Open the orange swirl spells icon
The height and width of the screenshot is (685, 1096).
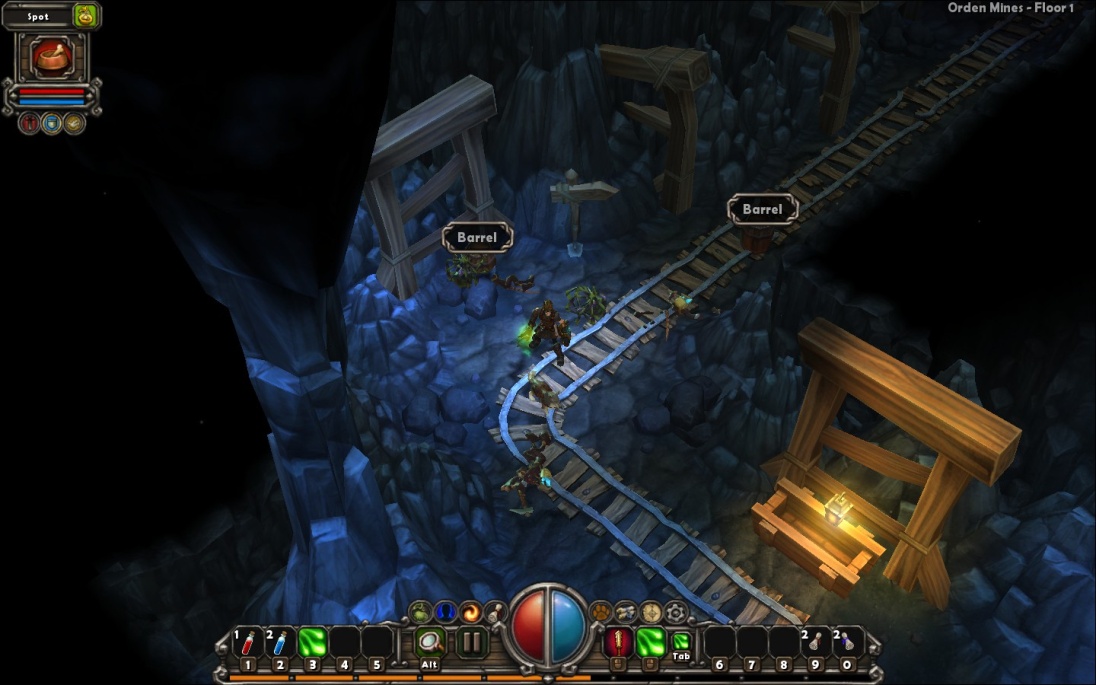pos(471,612)
